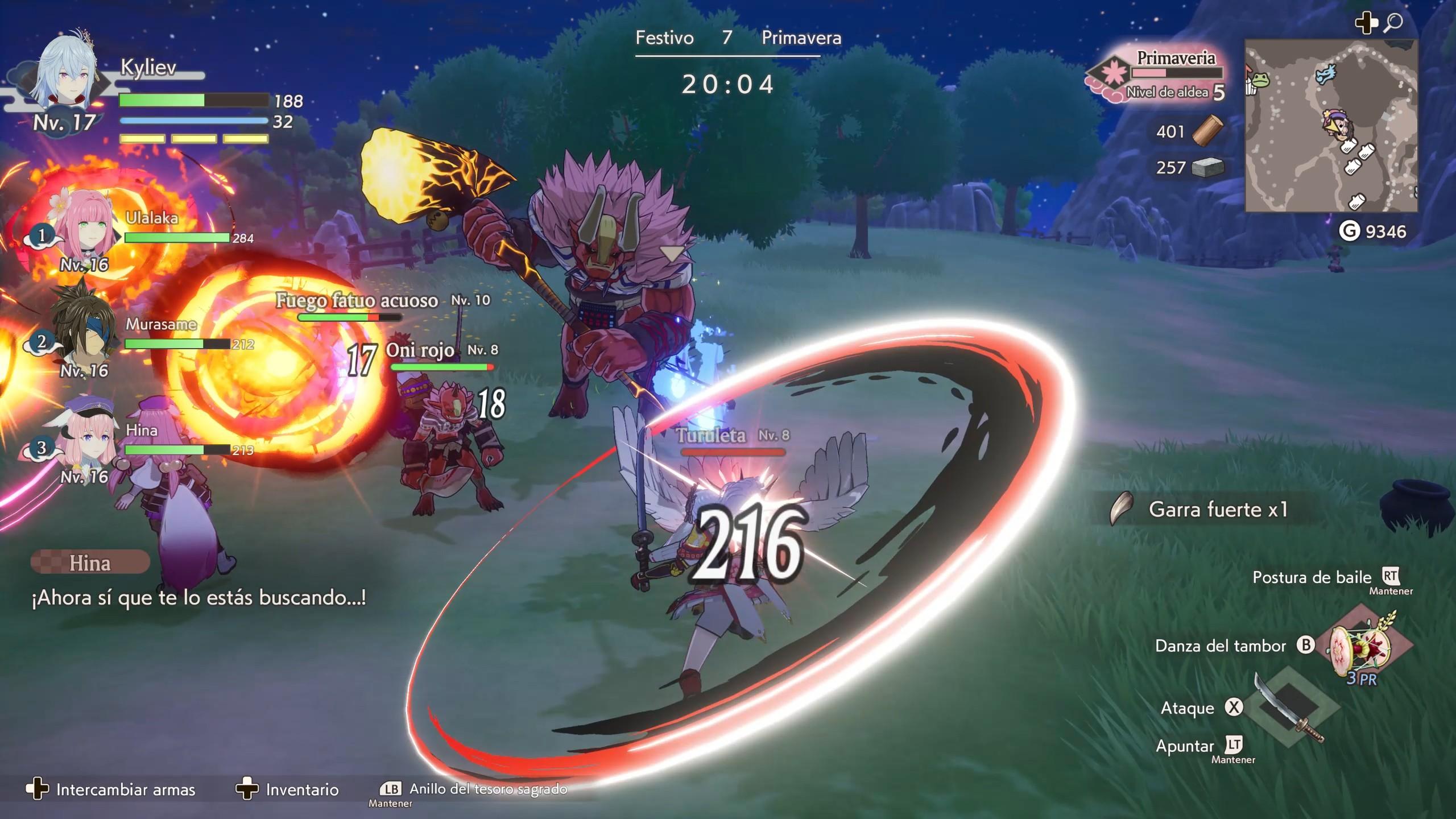This screenshot has height=819, width=1456.
Task: Select the Garra fuerte item notification
Action: click(x=1206, y=509)
